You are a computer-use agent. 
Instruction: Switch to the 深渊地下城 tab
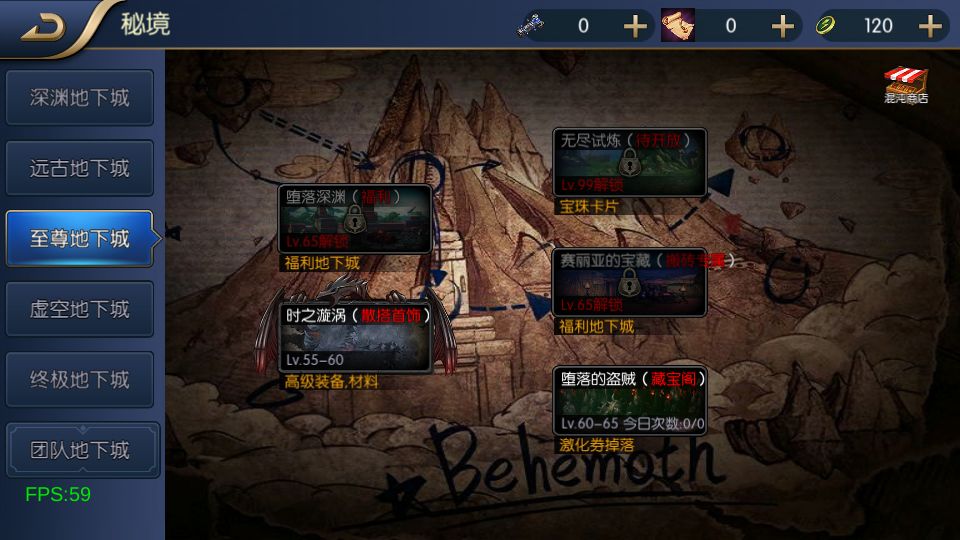coord(80,98)
